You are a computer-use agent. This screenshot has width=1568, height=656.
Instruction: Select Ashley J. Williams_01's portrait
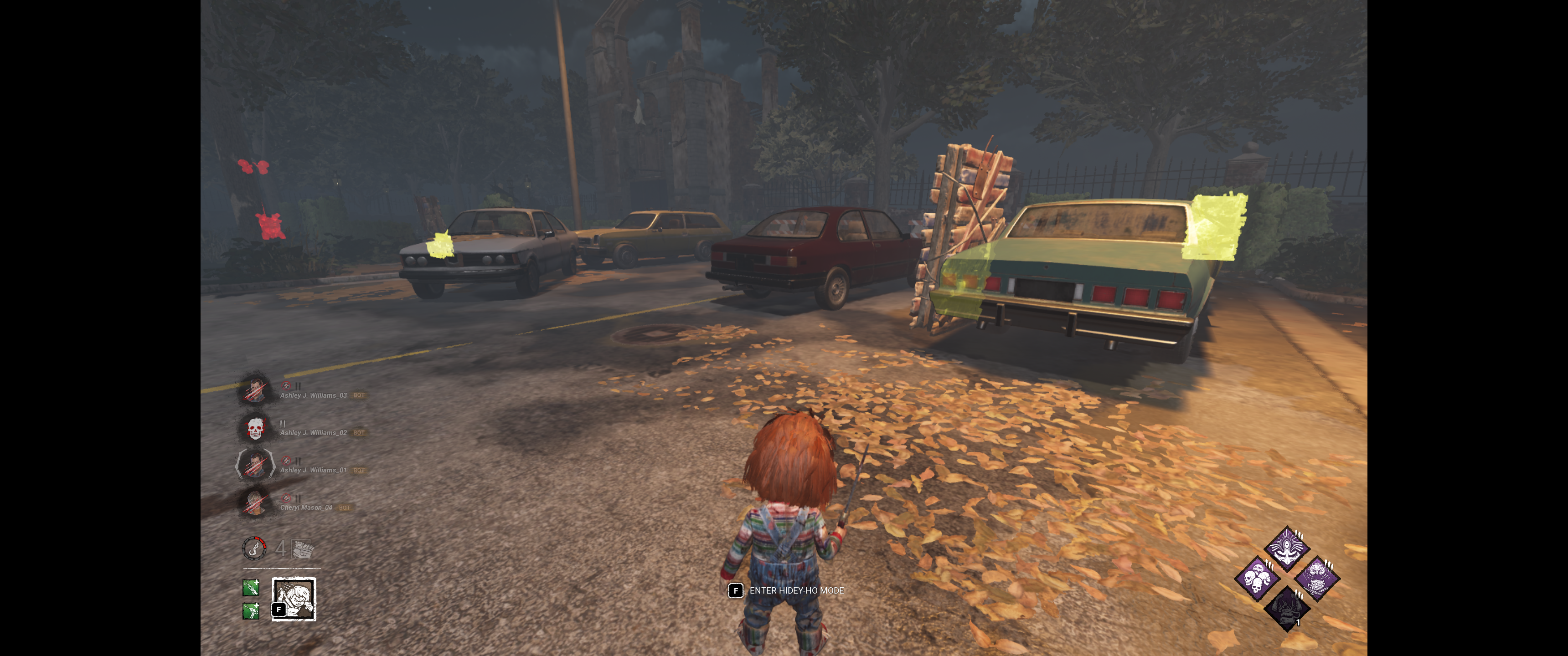pos(256,467)
